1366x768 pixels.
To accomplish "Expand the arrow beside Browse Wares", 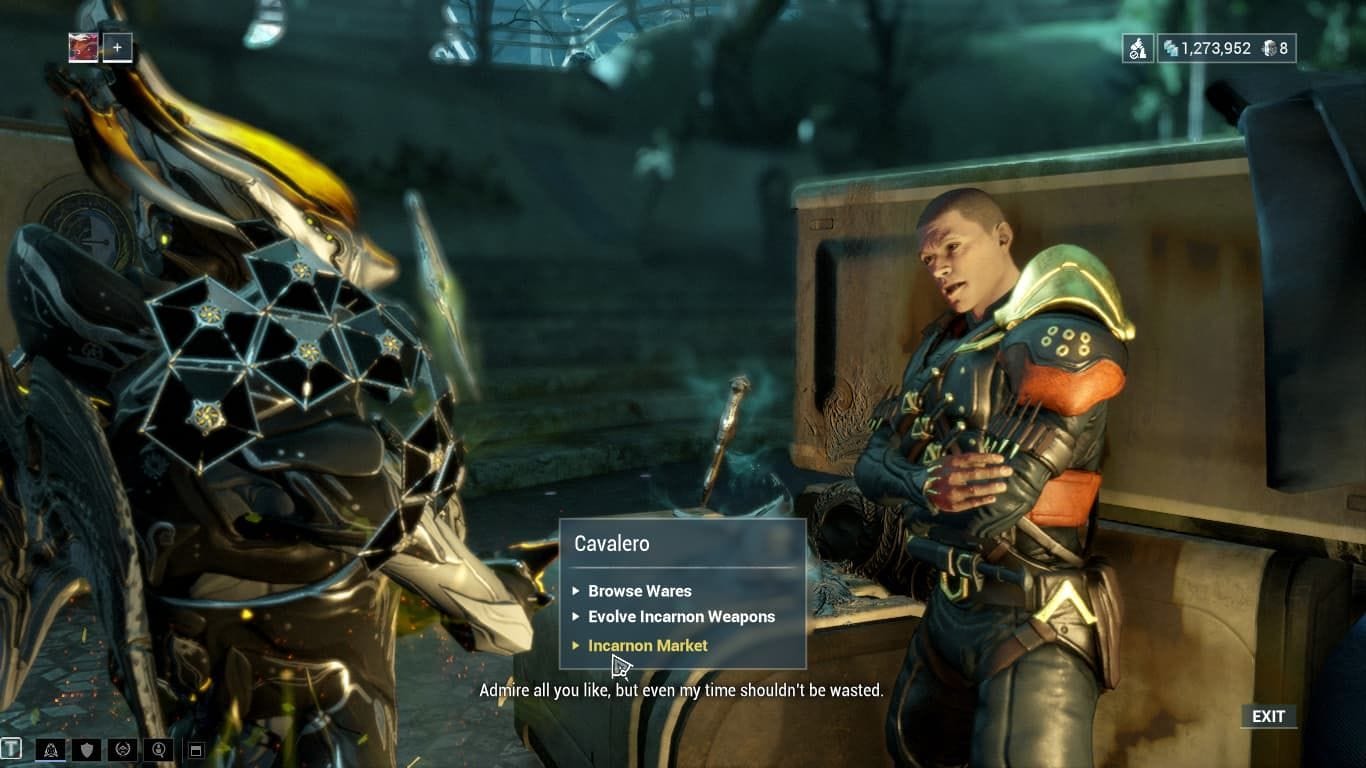I will coord(577,591).
